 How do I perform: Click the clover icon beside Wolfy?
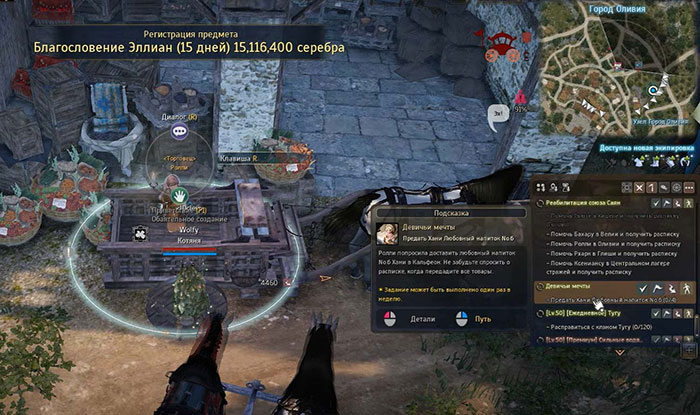pos(141,232)
